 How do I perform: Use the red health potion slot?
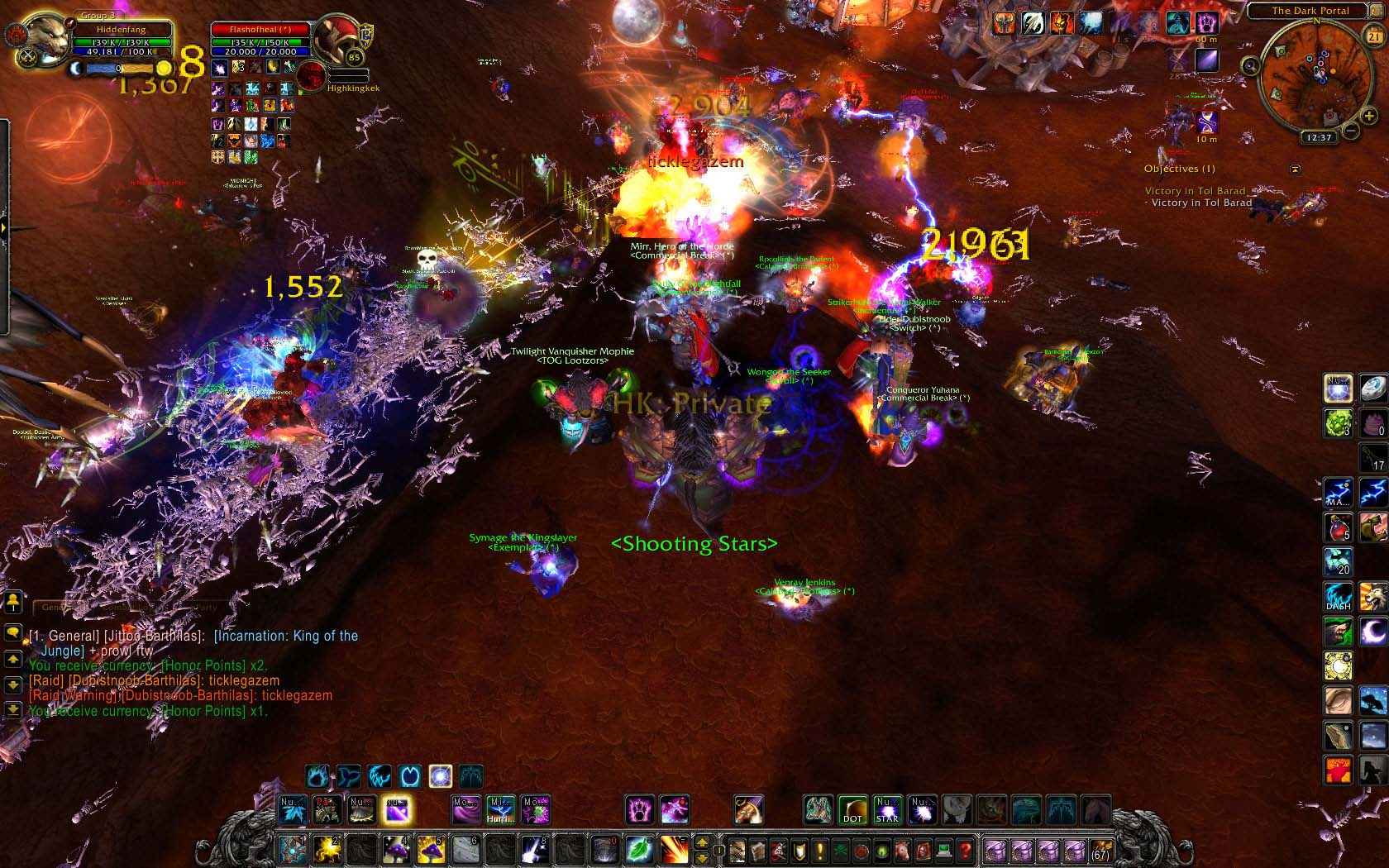coord(1338,527)
